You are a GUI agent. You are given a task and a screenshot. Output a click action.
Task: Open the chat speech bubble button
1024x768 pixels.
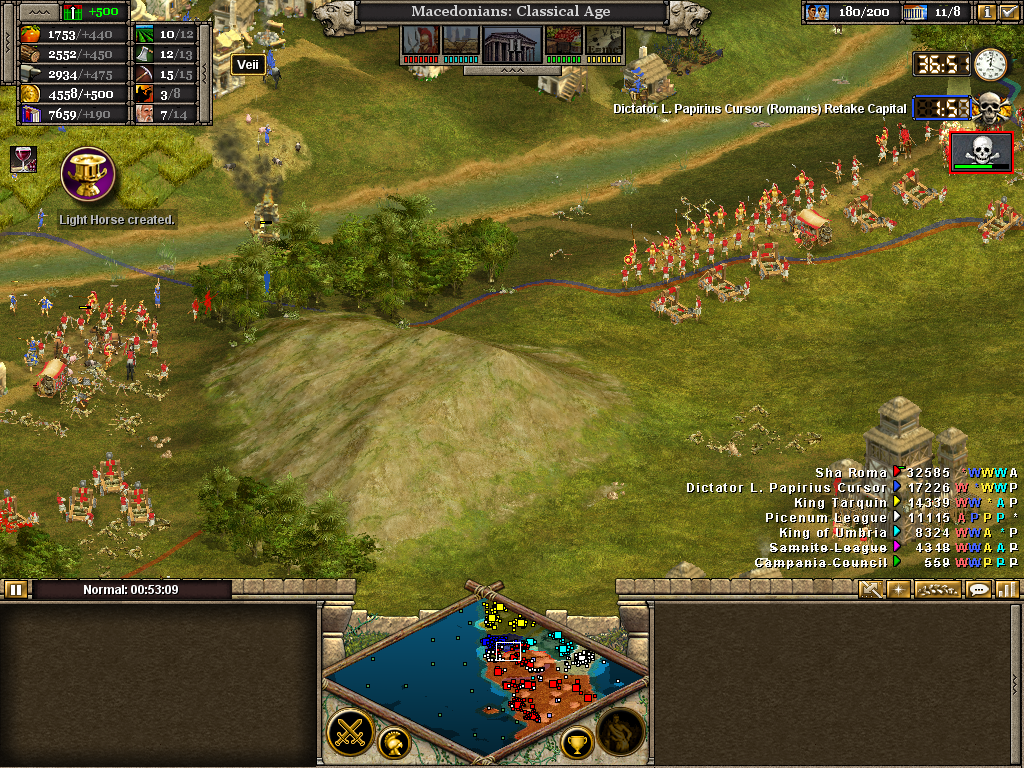click(978, 589)
